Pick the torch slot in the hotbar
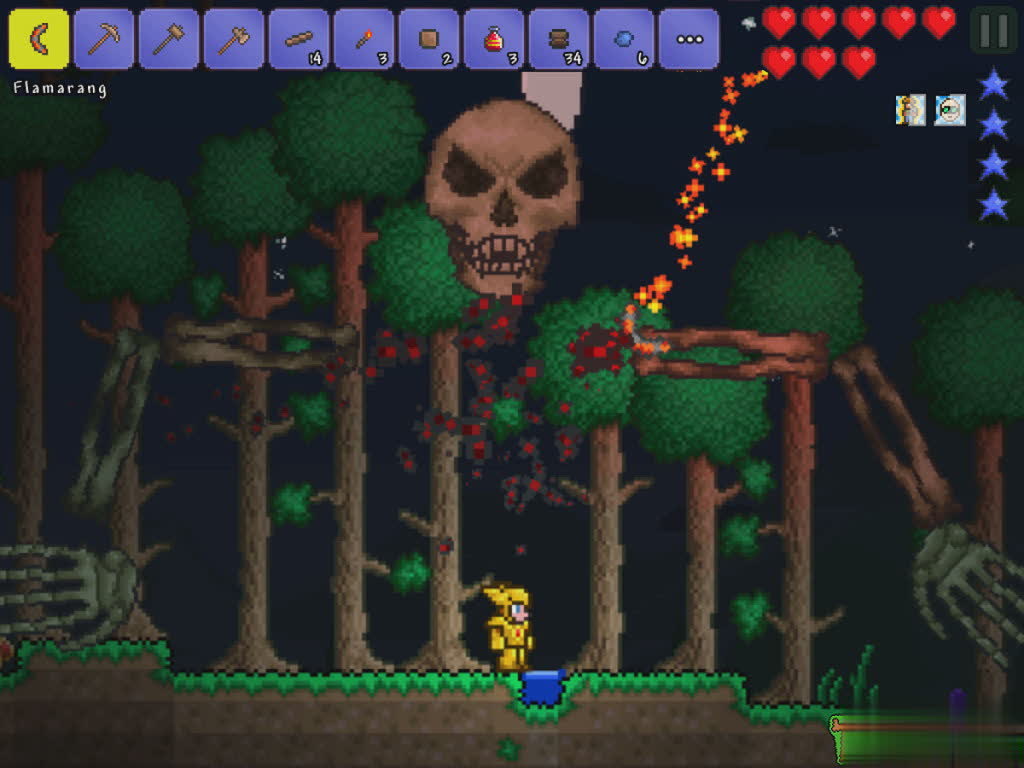1024x768 pixels. [x=364, y=39]
